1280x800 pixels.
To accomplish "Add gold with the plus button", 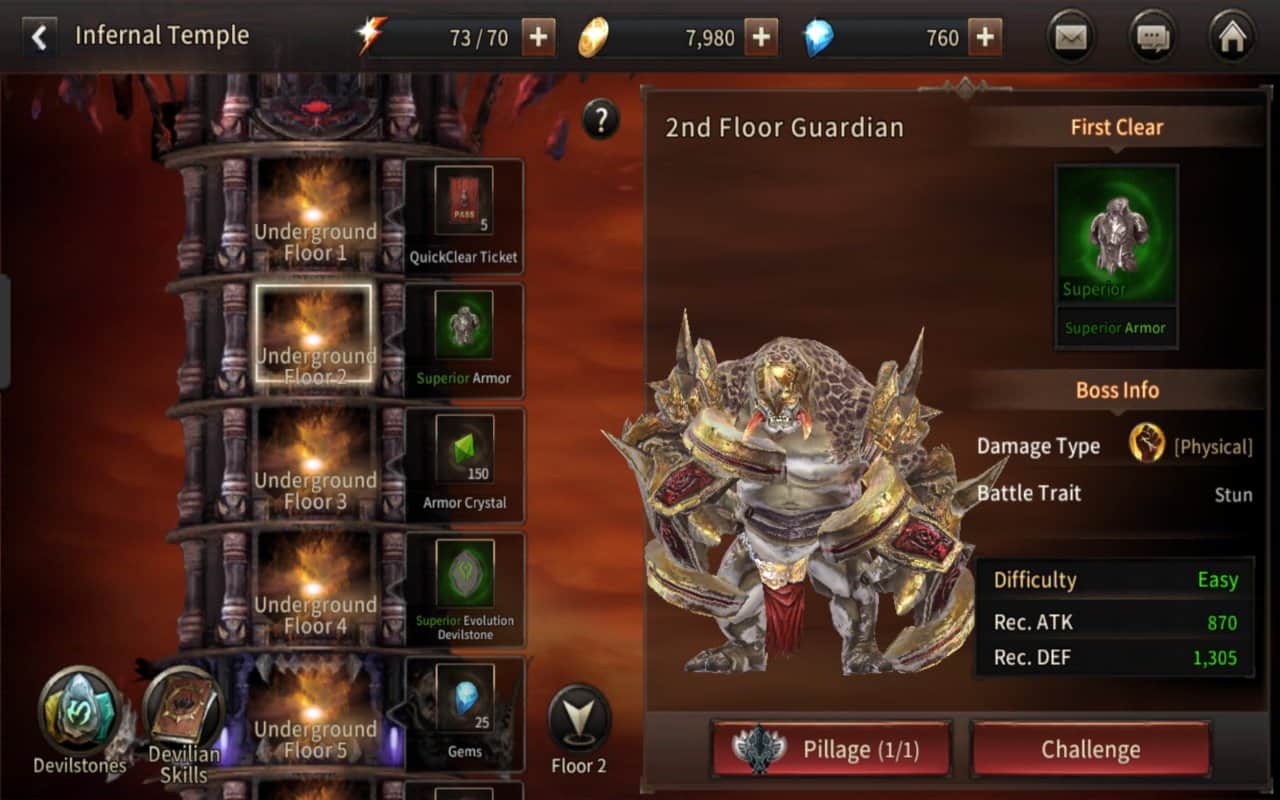I will point(761,38).
